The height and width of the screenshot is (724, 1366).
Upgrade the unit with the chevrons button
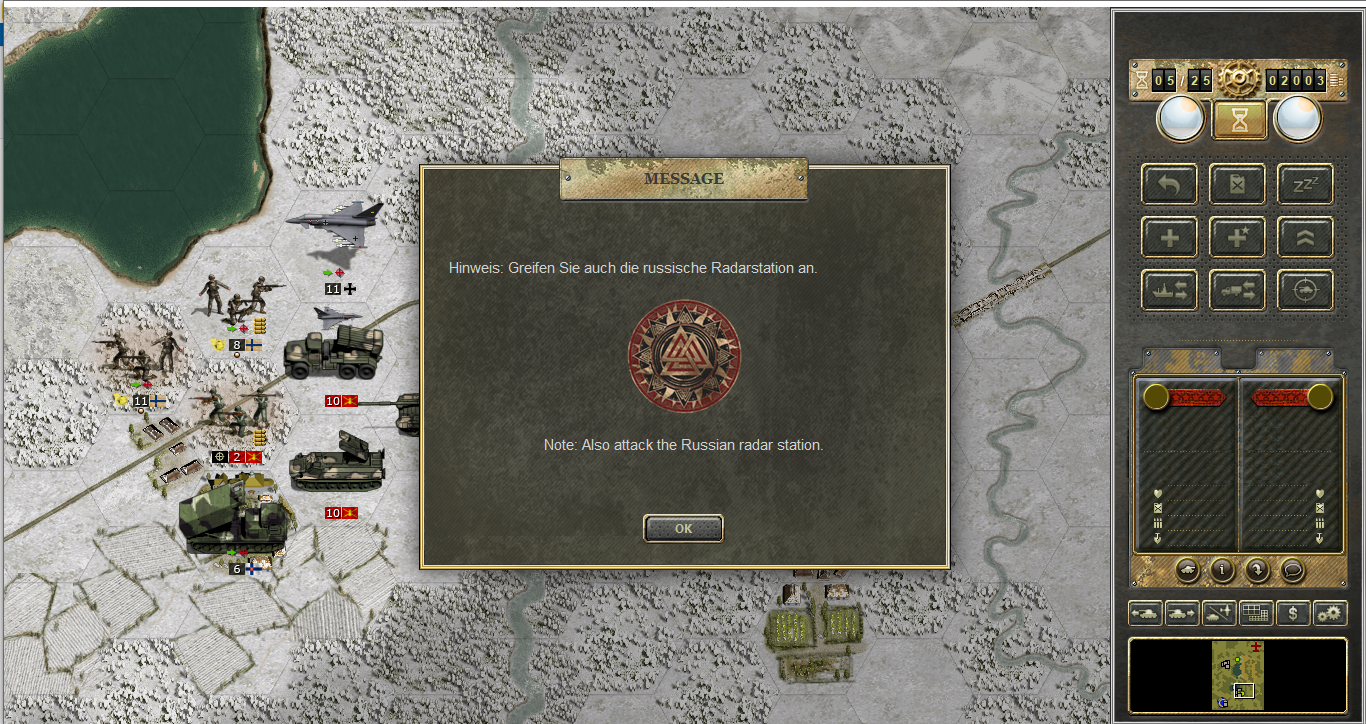(x=1304, y=237)
